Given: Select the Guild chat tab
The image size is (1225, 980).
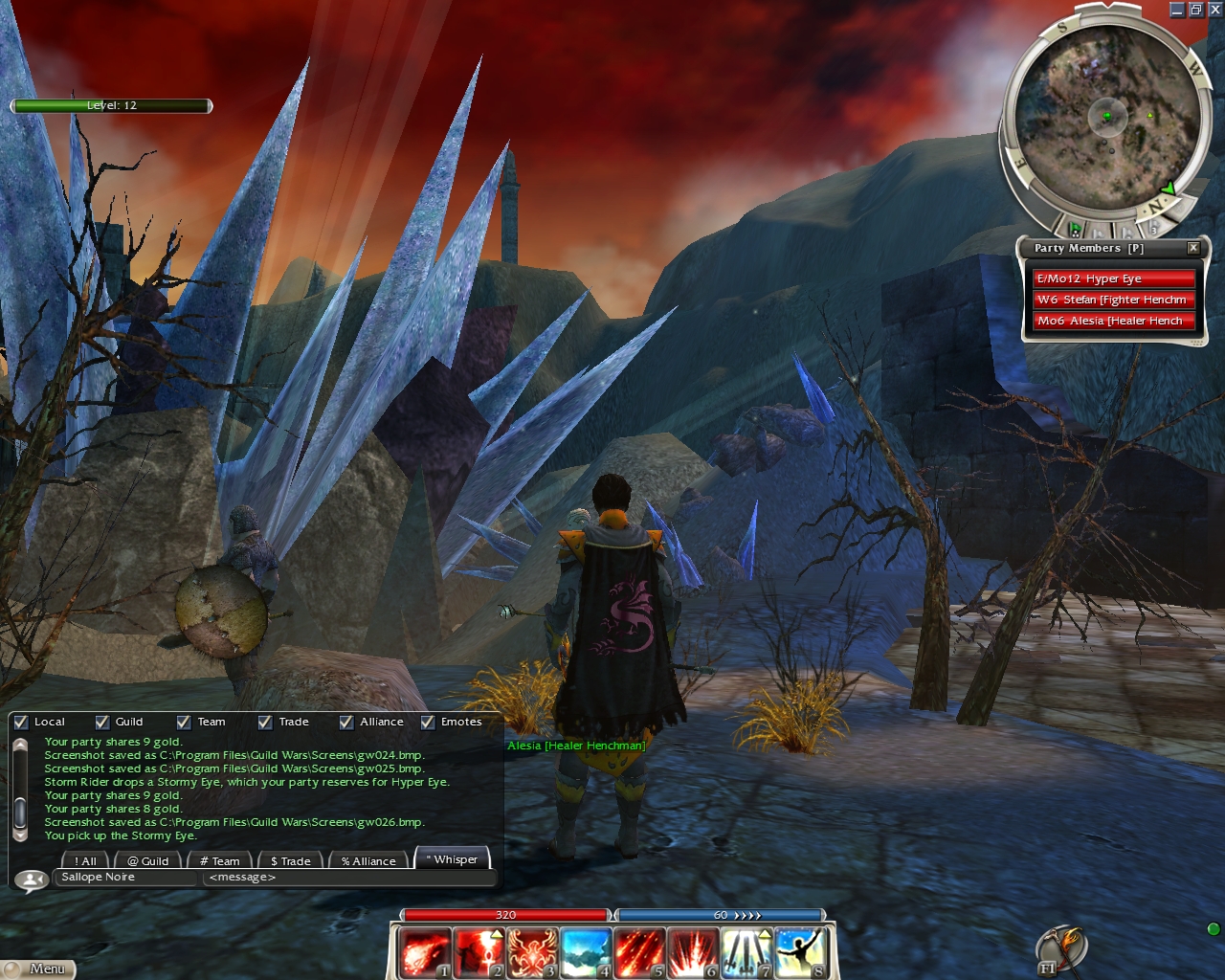Looking at the screenshot, I should pos(148,860).
